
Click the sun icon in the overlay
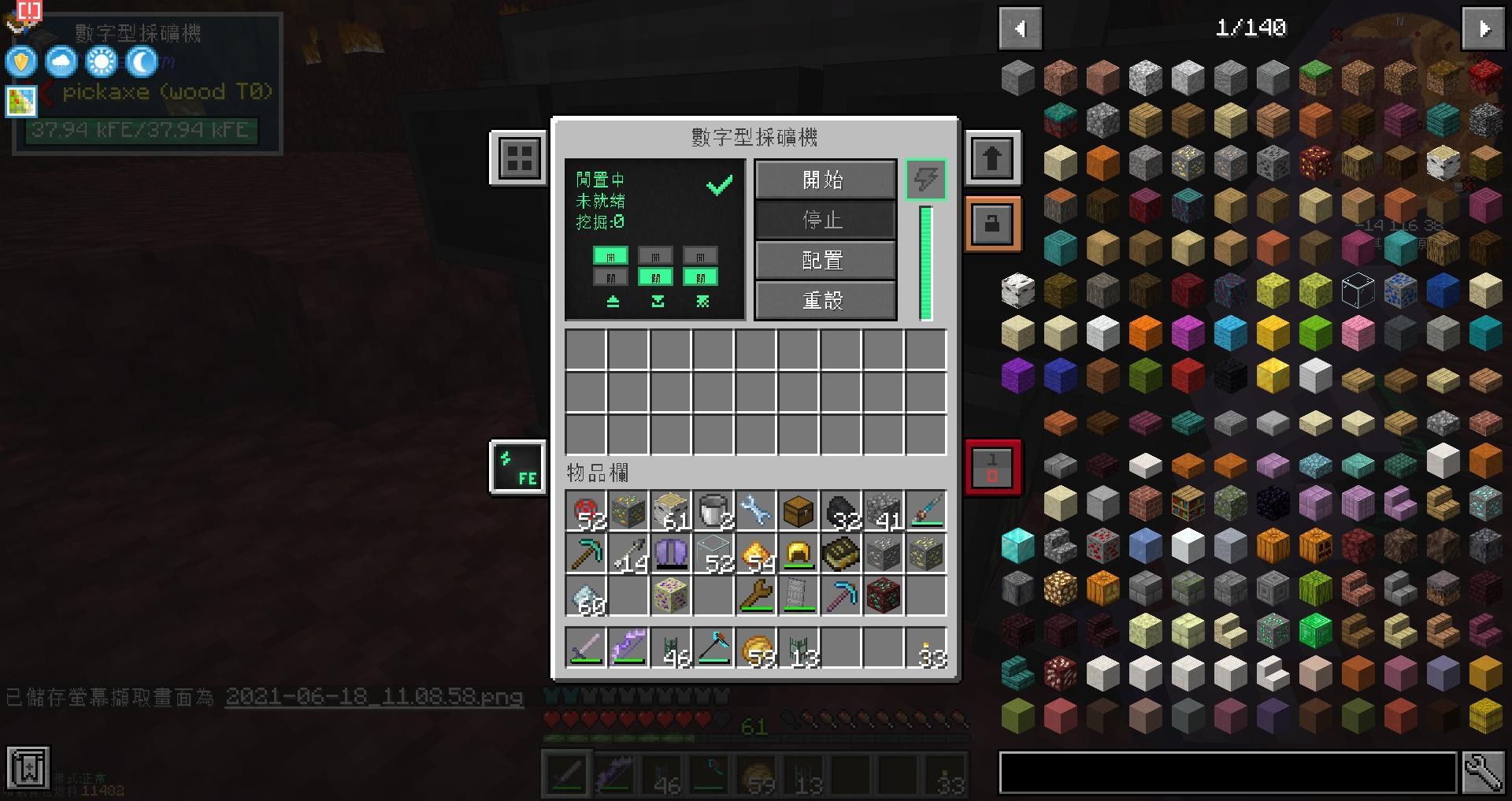point(99,61)
